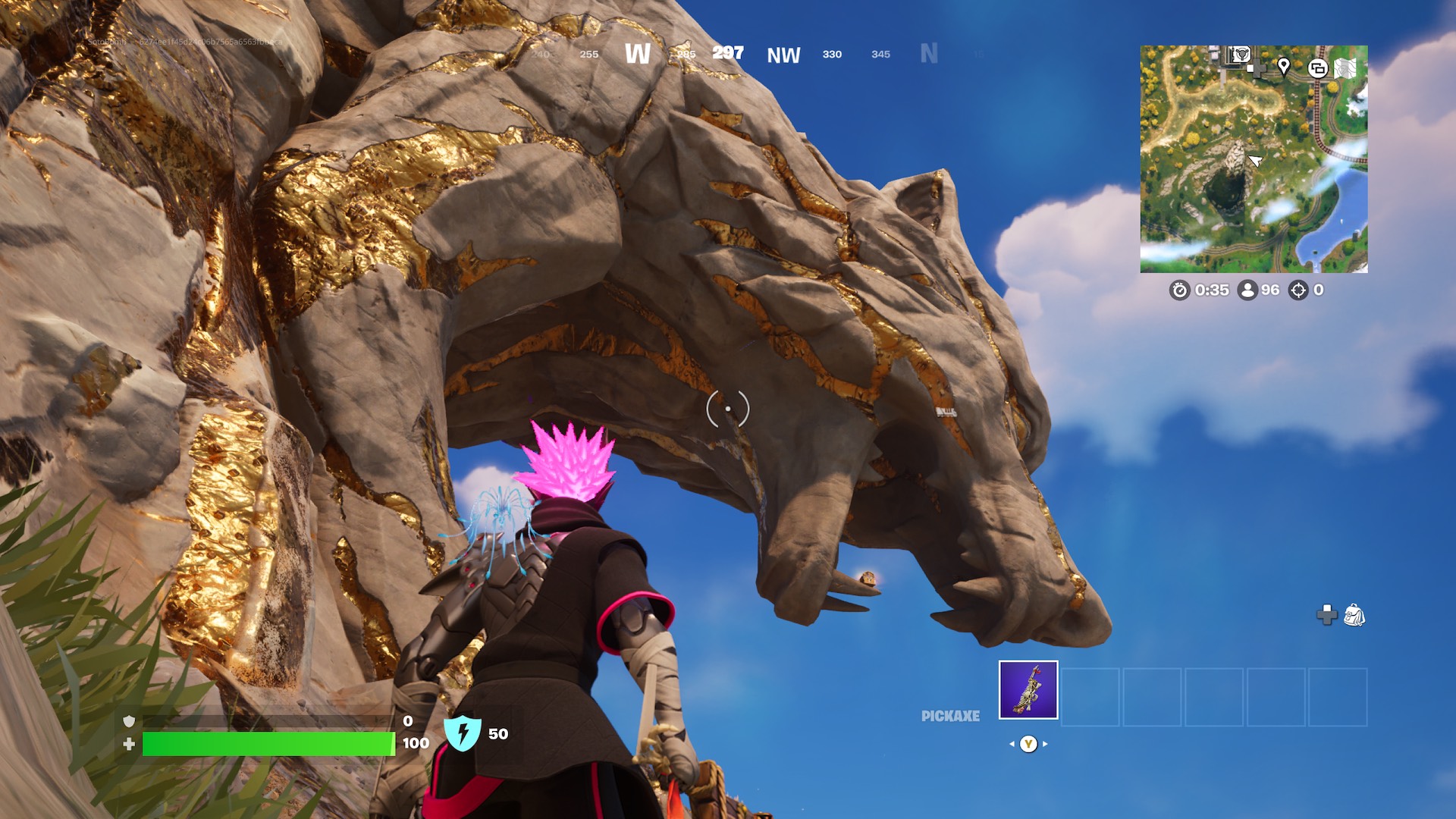Click the stopwatch icon showing 0:35

click(1180, 290)
